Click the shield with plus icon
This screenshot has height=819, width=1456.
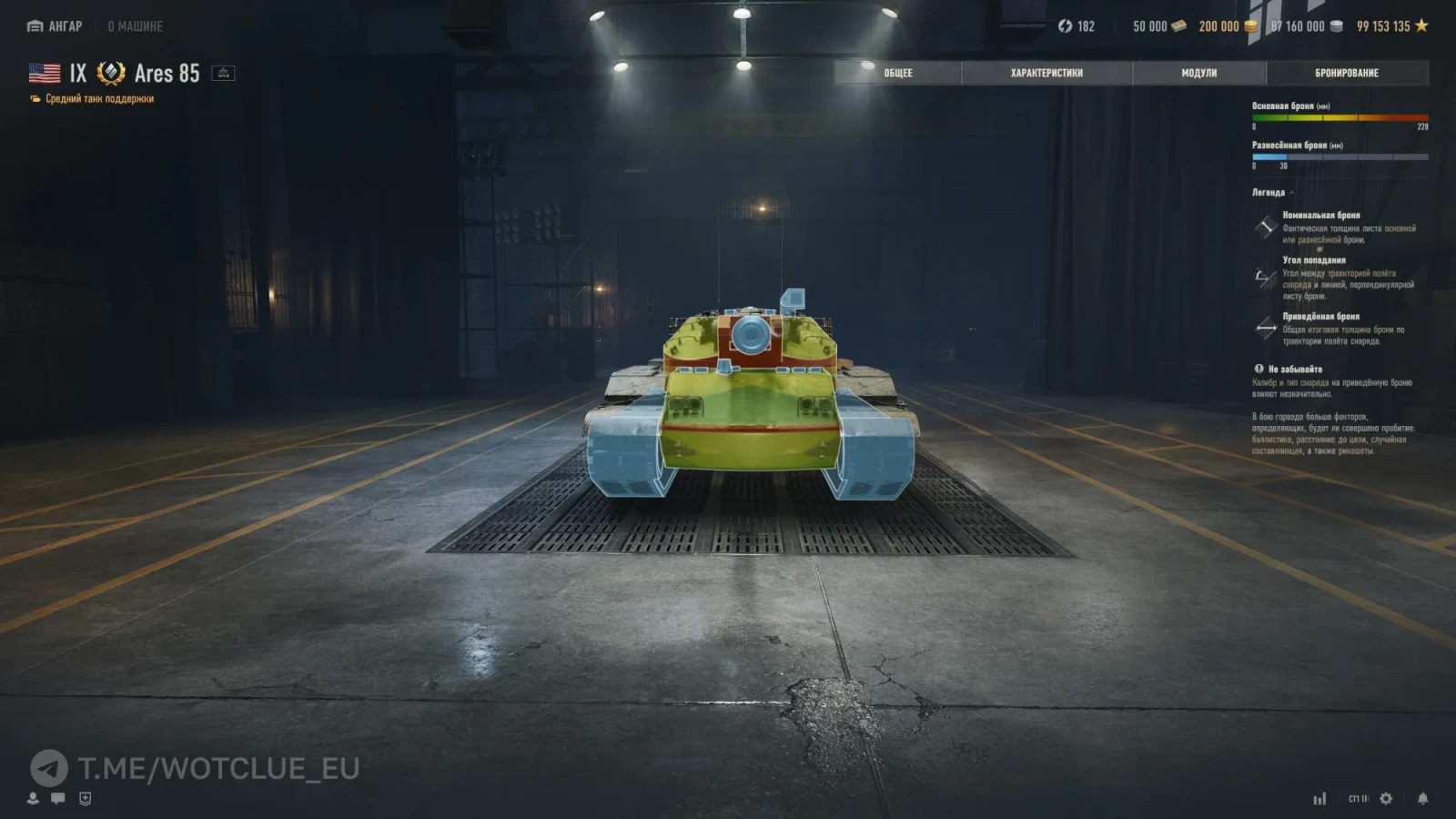point(85,798)
